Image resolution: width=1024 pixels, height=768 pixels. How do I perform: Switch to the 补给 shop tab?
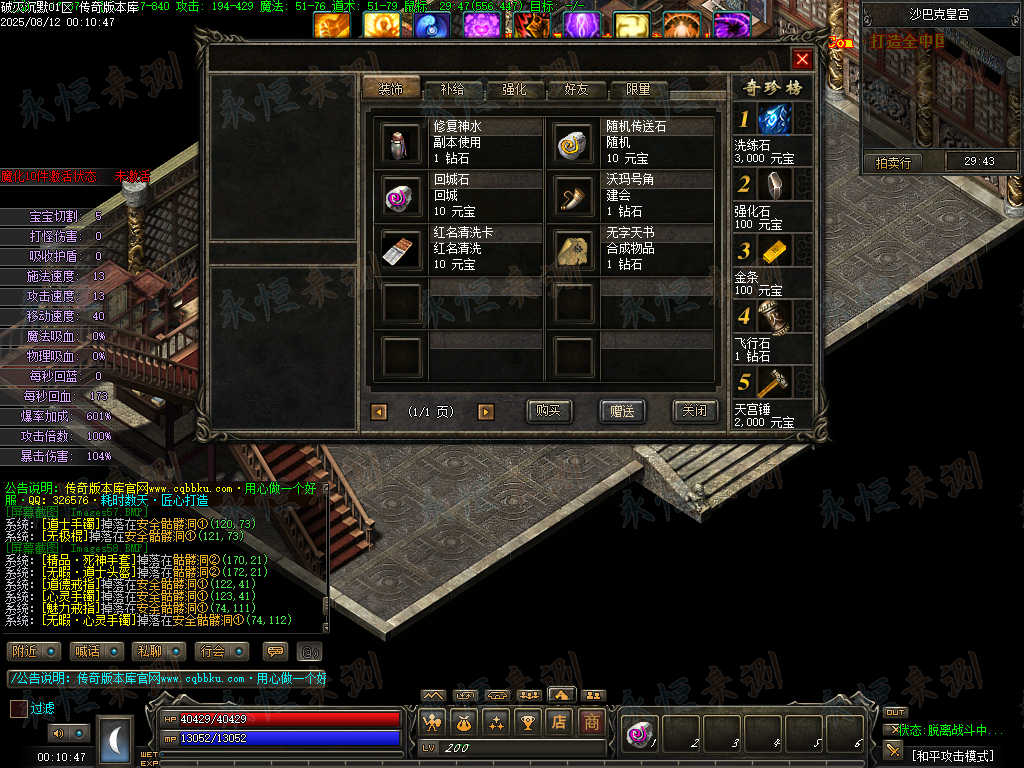(451, 89)
